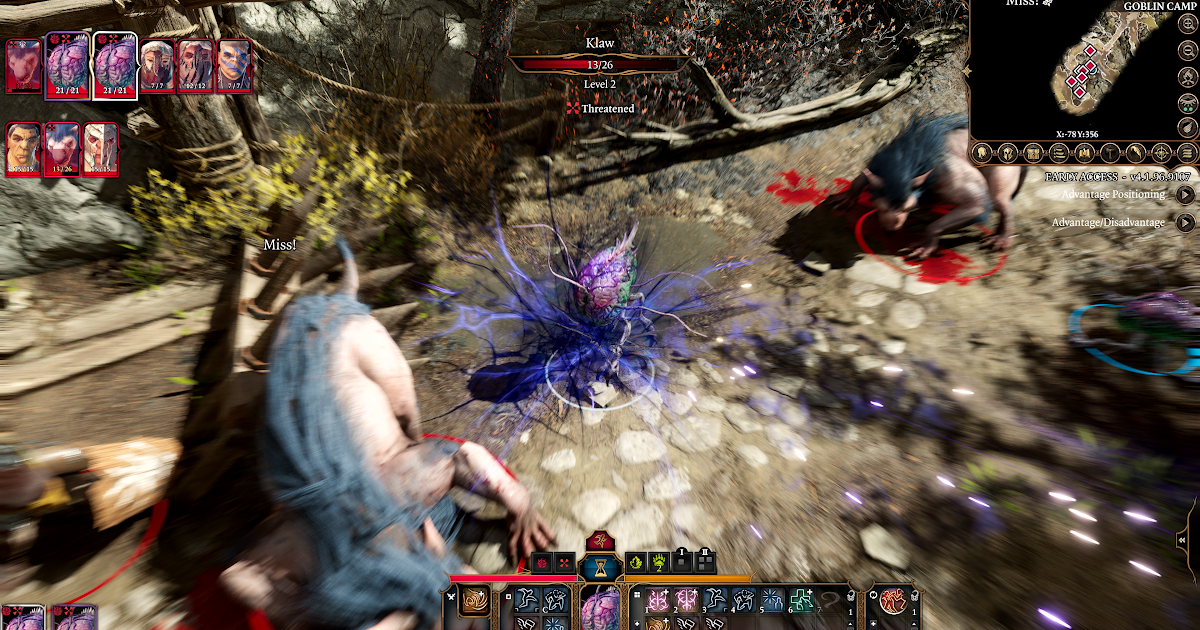
Task: Click the green leaf status icon
Action: point(636,563)
